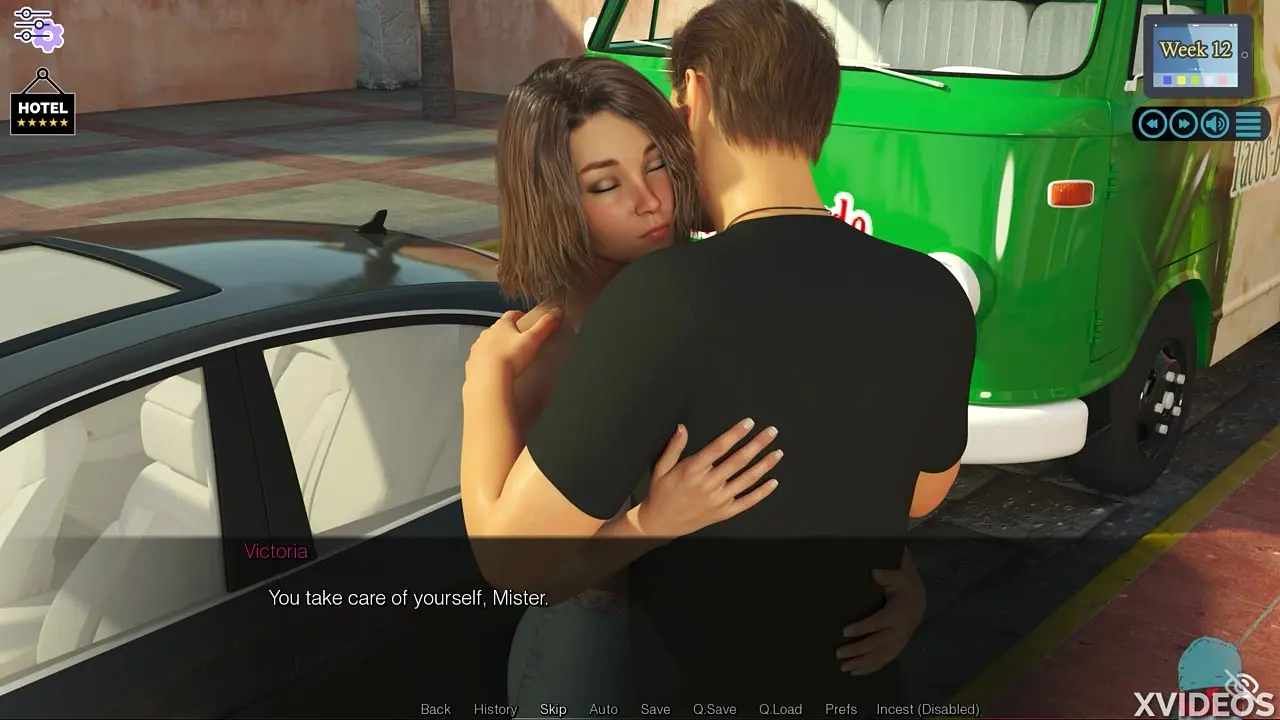1280x720 pixels.
Task: Open the stacked-lines hamburger menu
Action: 1248,123
